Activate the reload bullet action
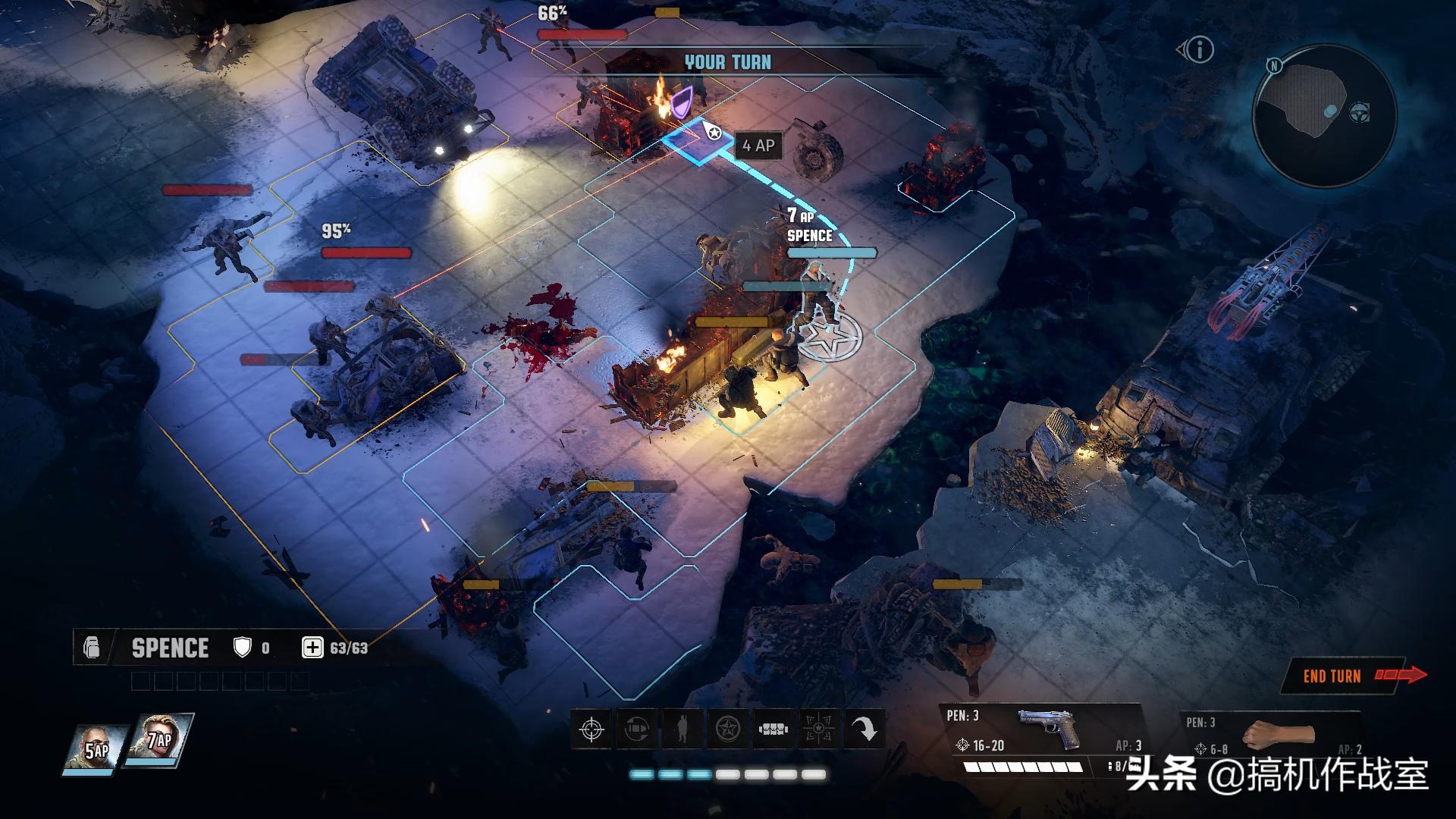 coord(637,730)
